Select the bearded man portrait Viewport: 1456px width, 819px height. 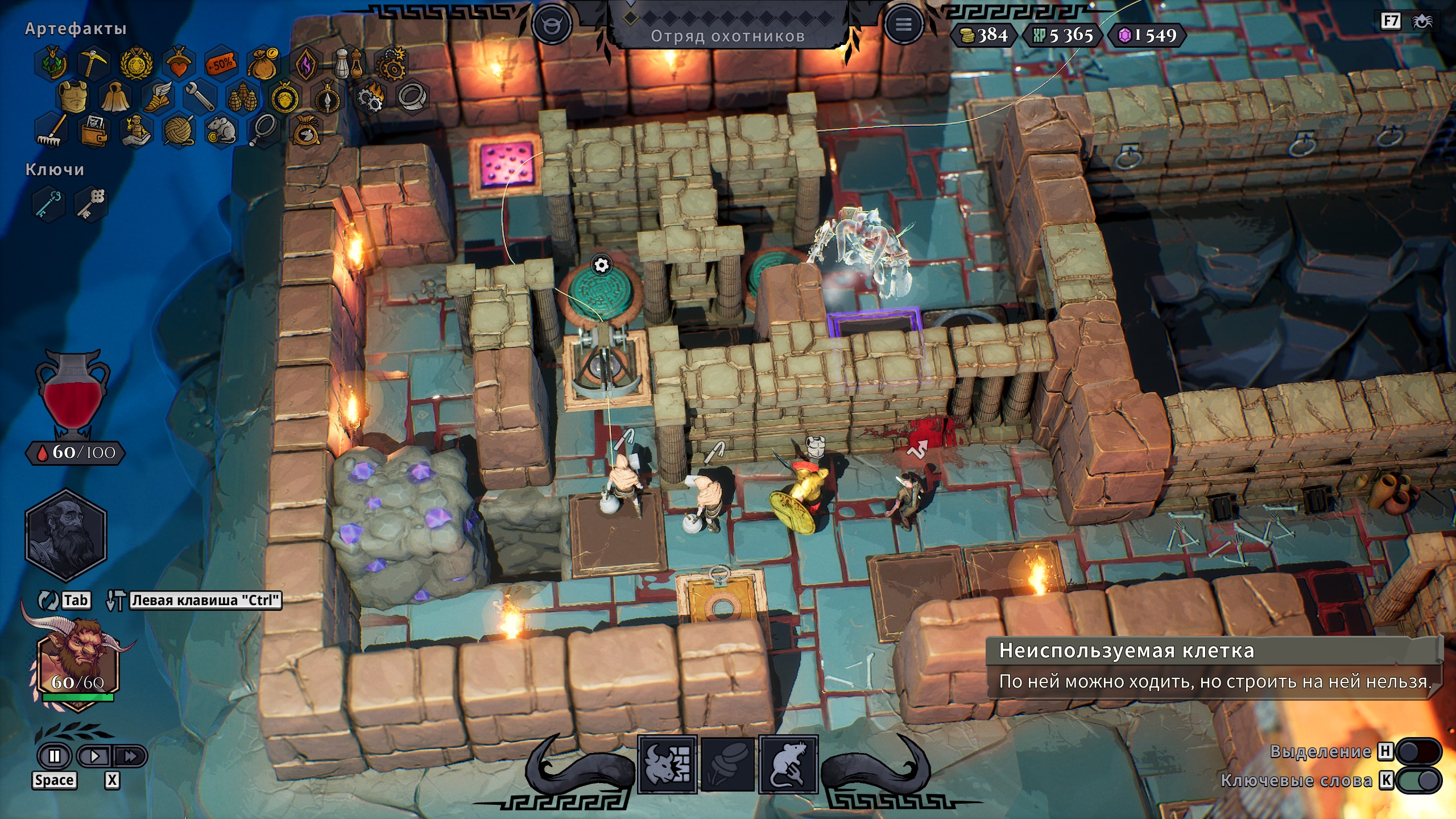coord(65,535)
